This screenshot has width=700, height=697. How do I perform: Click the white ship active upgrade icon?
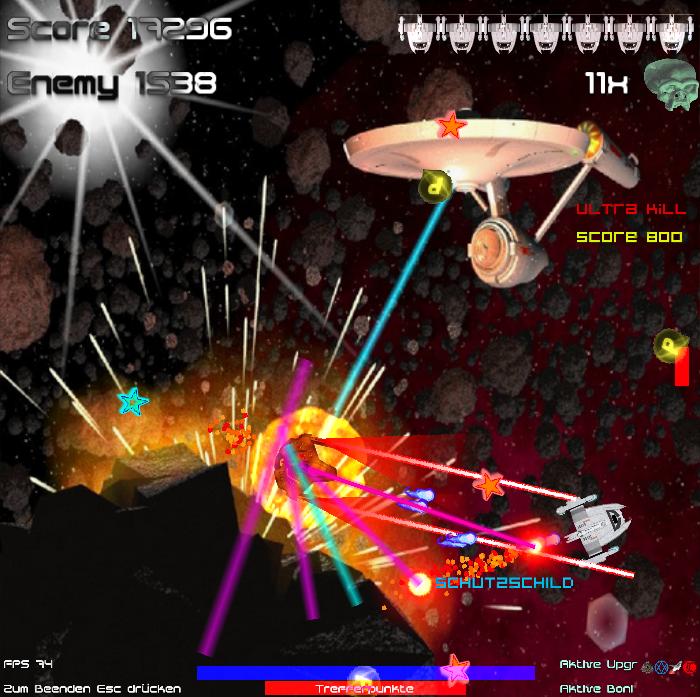pyautogui.click(x=676, y=667)
